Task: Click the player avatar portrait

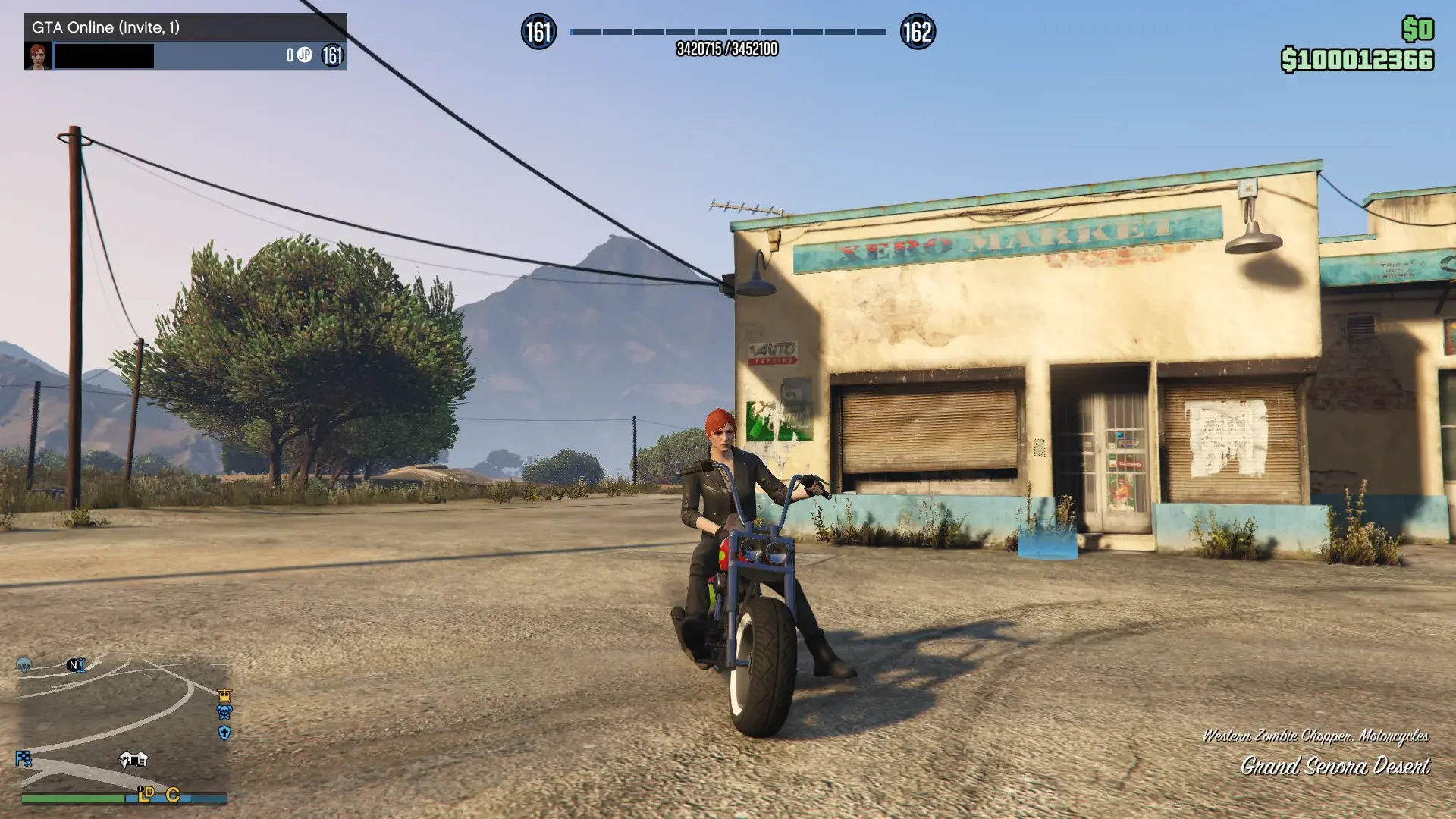Action: [39, 55]
